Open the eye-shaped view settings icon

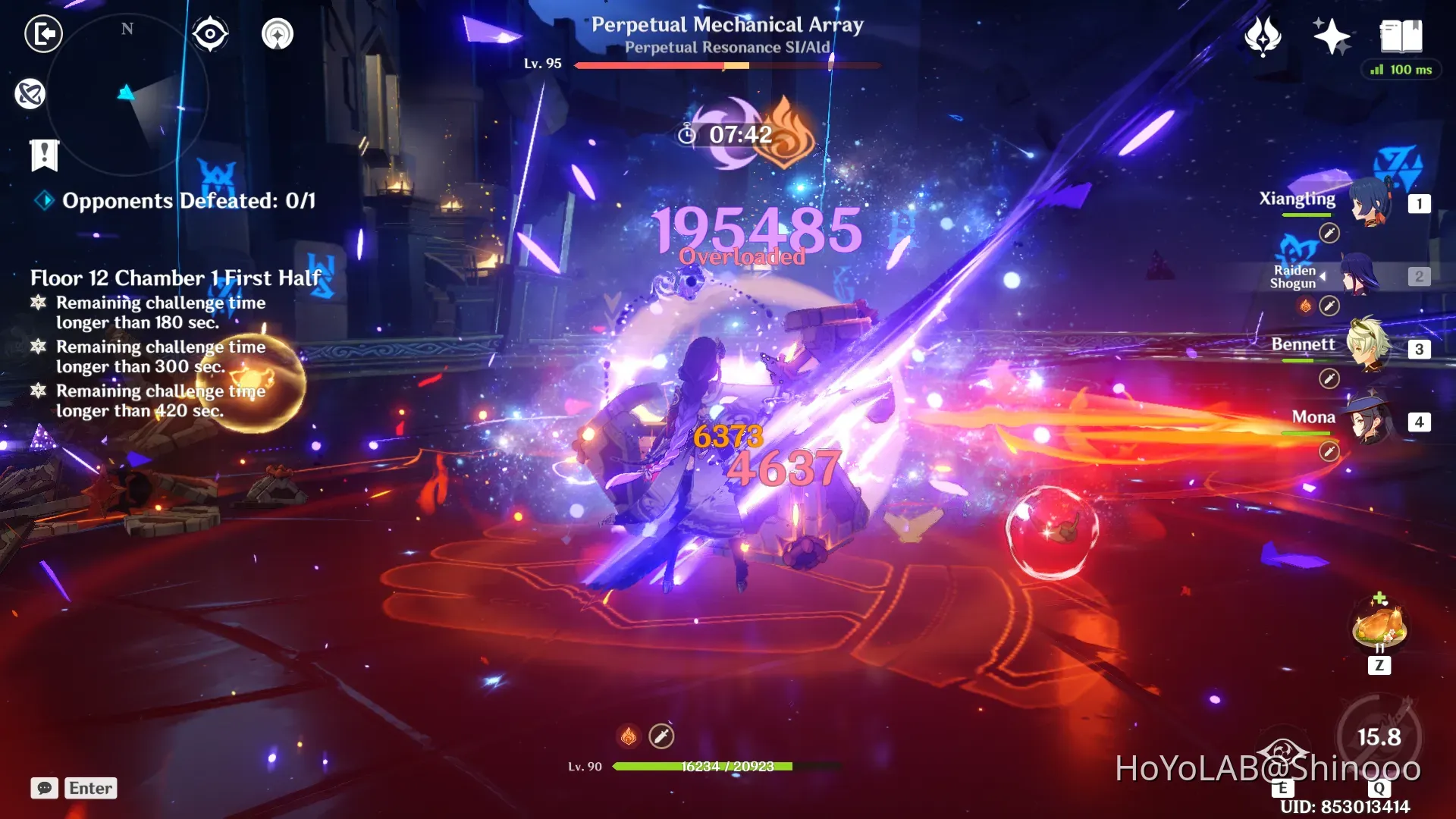pos(210,34)
